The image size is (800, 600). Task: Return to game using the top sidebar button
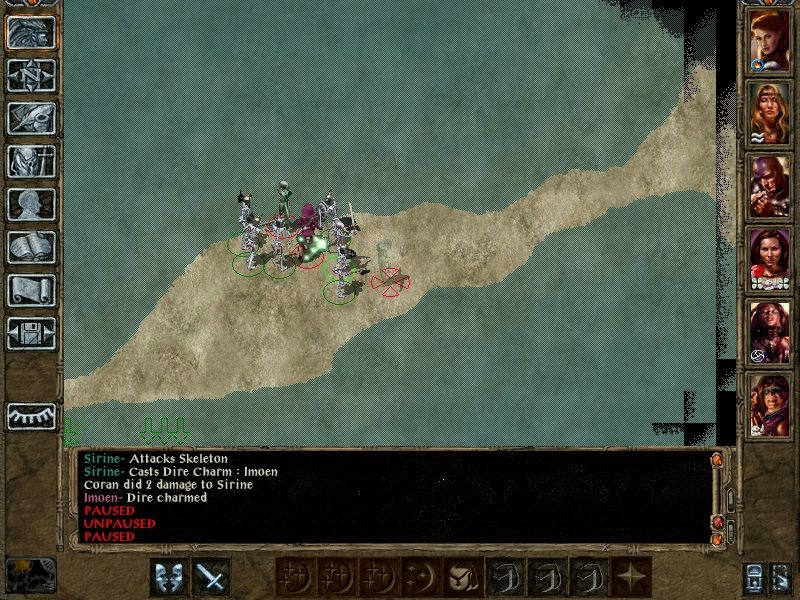click(31, 32)
